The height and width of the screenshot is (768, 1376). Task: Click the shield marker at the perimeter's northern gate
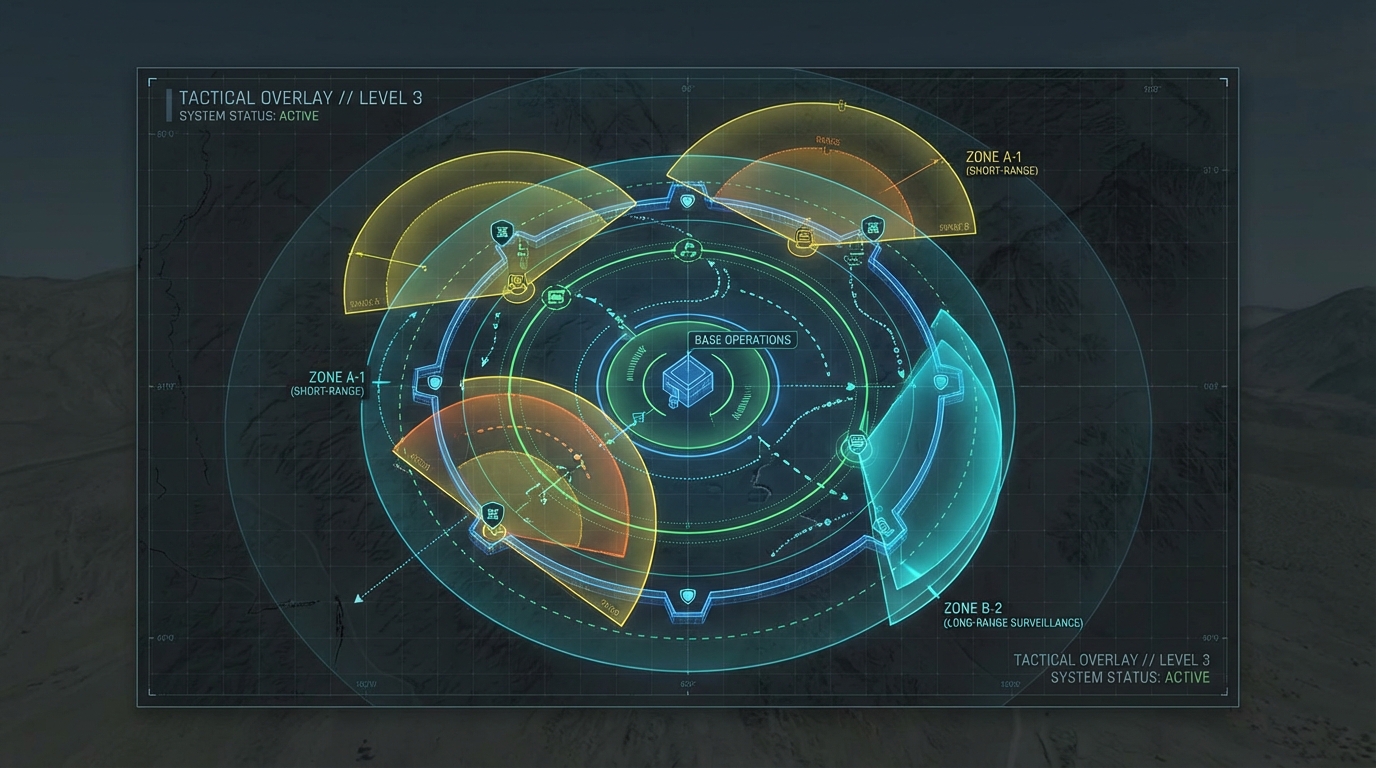point(687,201)
